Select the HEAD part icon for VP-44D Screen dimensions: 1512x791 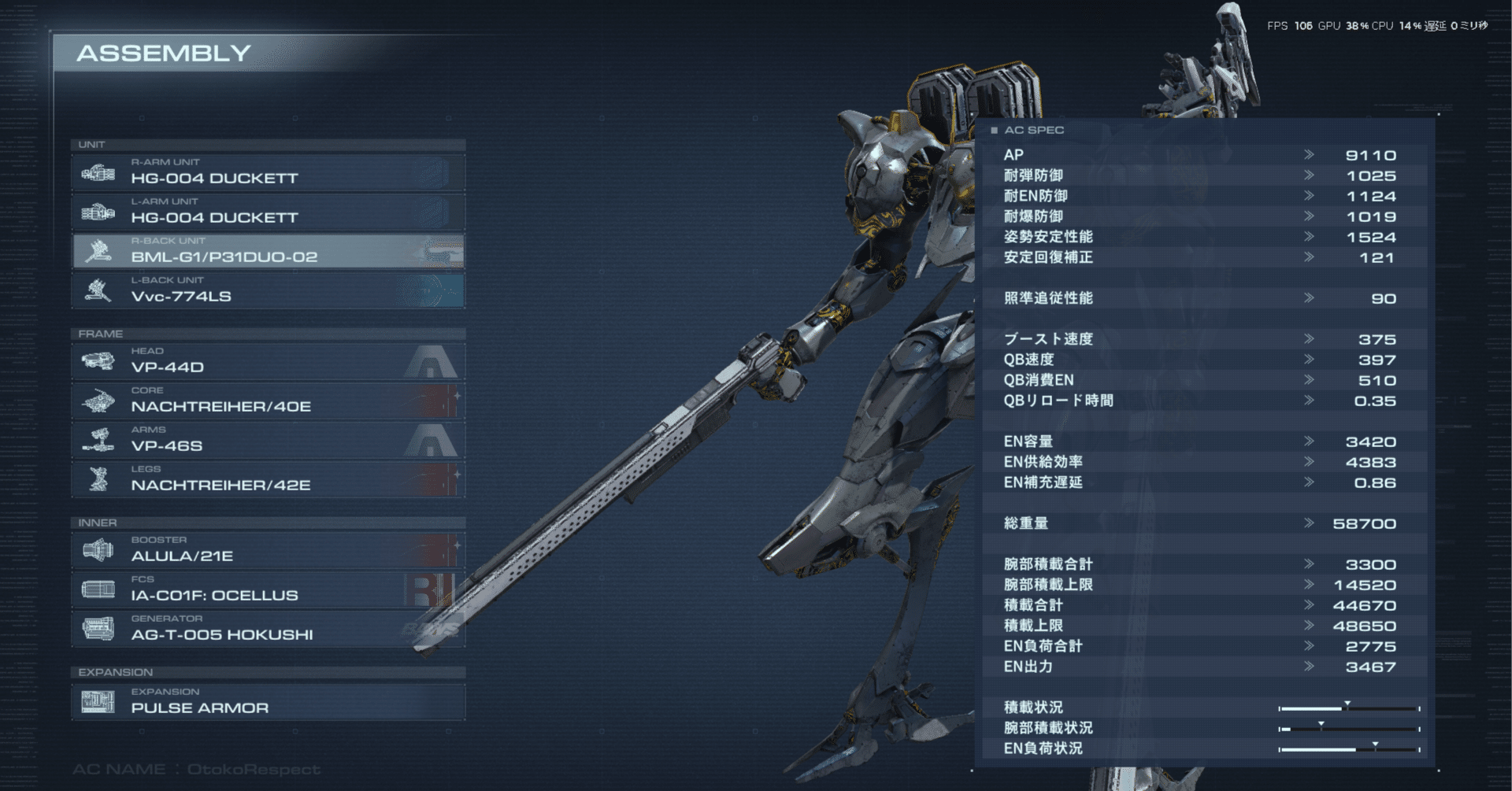99,362
